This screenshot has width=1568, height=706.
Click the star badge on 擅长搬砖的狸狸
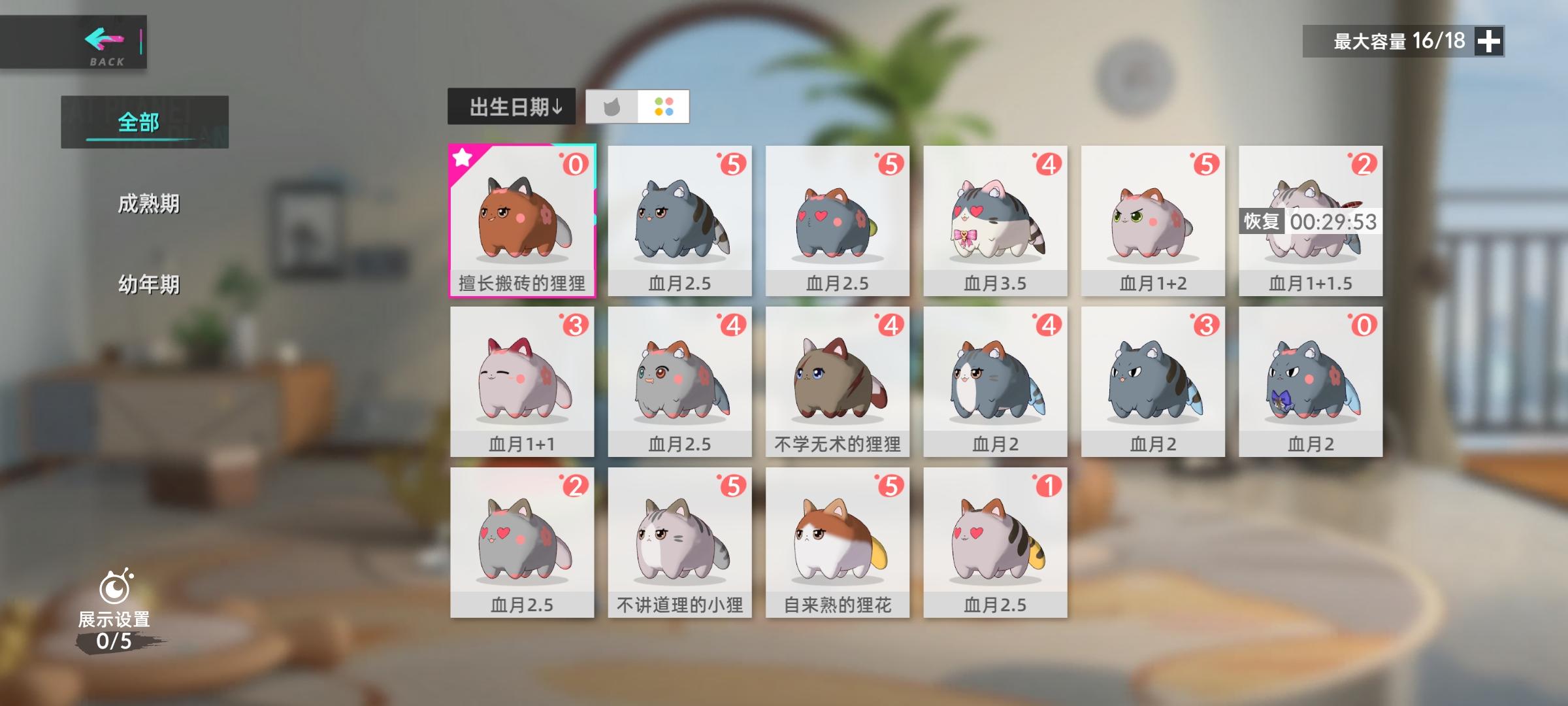pos(463,157)
